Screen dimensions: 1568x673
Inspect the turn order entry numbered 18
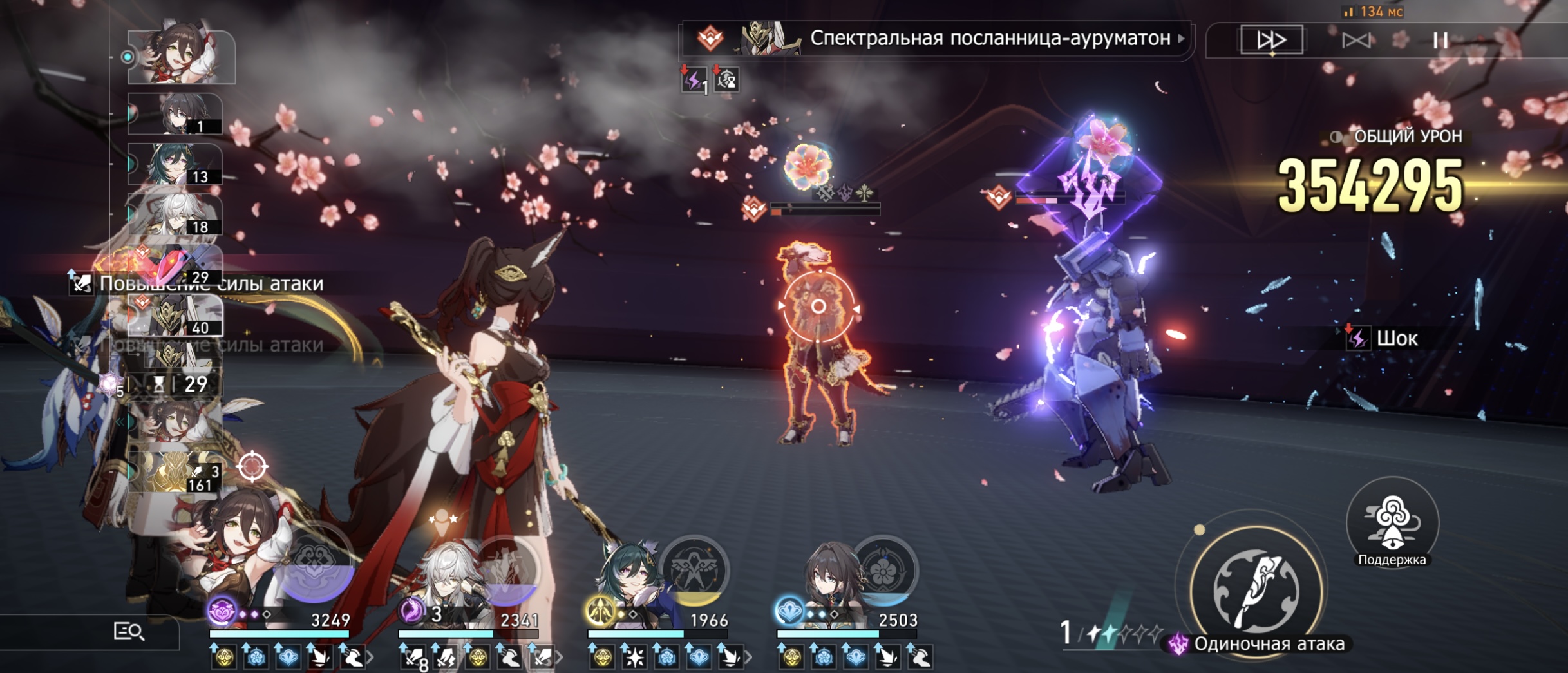click(x=175, y=214)
